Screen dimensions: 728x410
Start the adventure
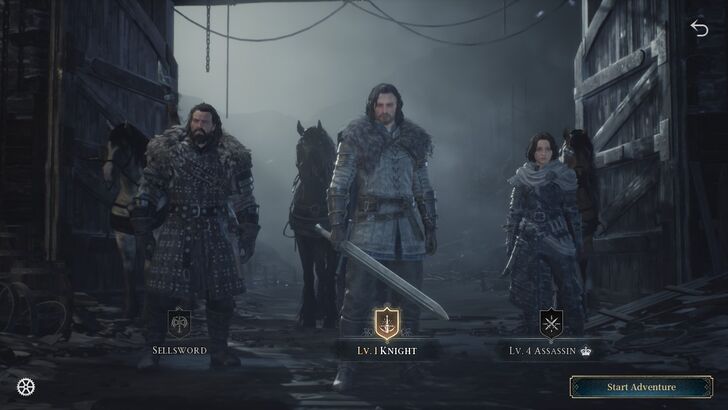[x=641, y=387]
